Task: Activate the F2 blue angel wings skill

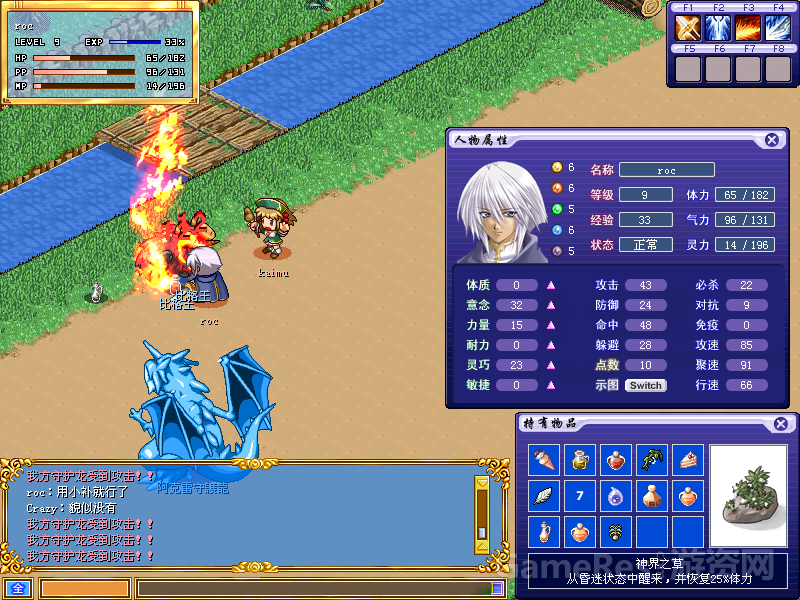Action: (719, 28)
